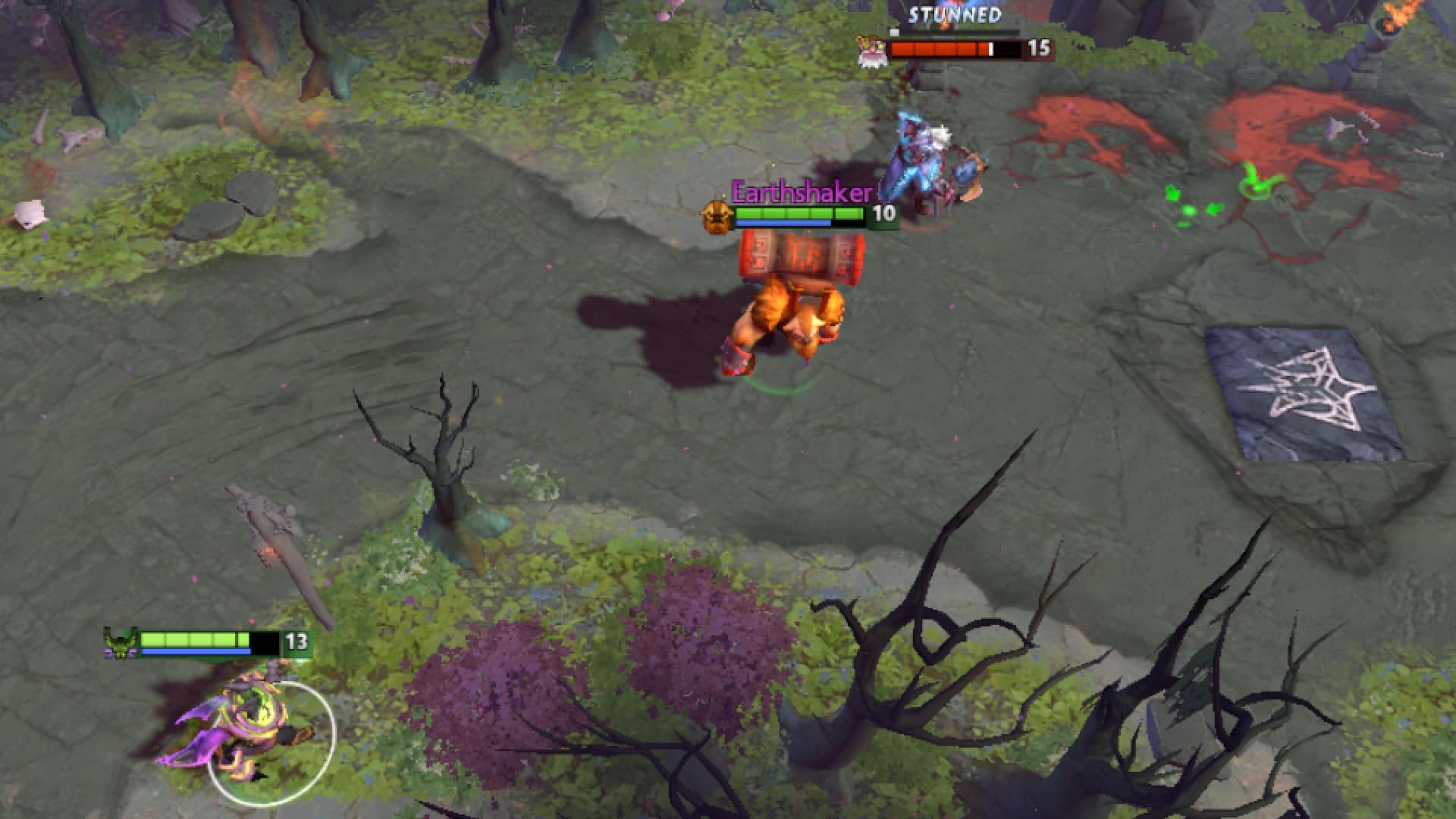
Task: Click the white stun duration tick above the enemy
Action: coord(895,32)
